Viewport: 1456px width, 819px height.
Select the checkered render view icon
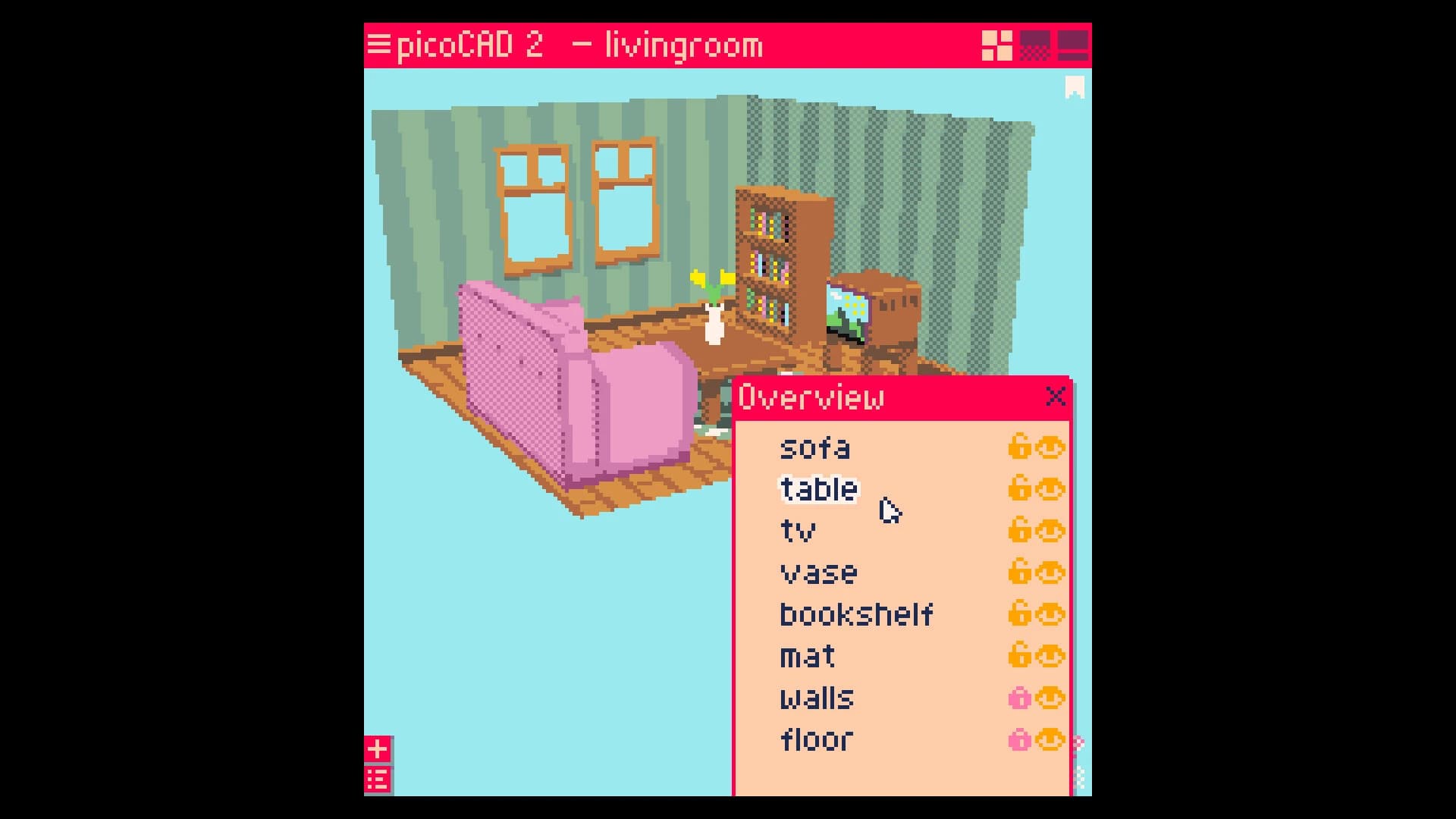1035,45
